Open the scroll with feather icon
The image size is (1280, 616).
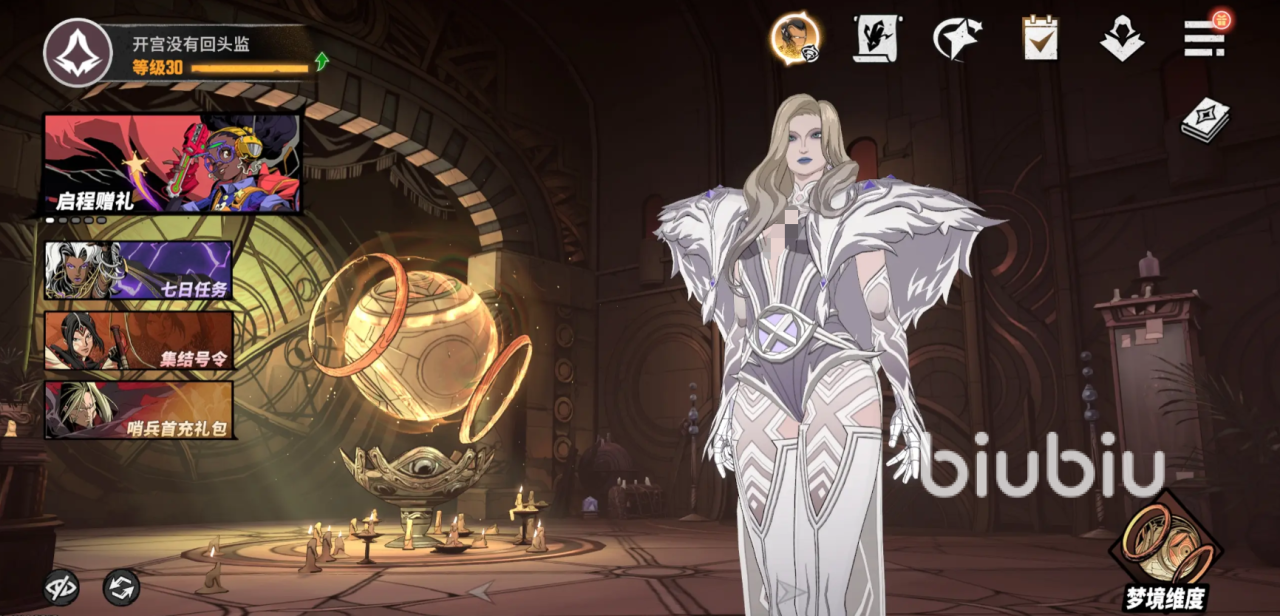875,39
